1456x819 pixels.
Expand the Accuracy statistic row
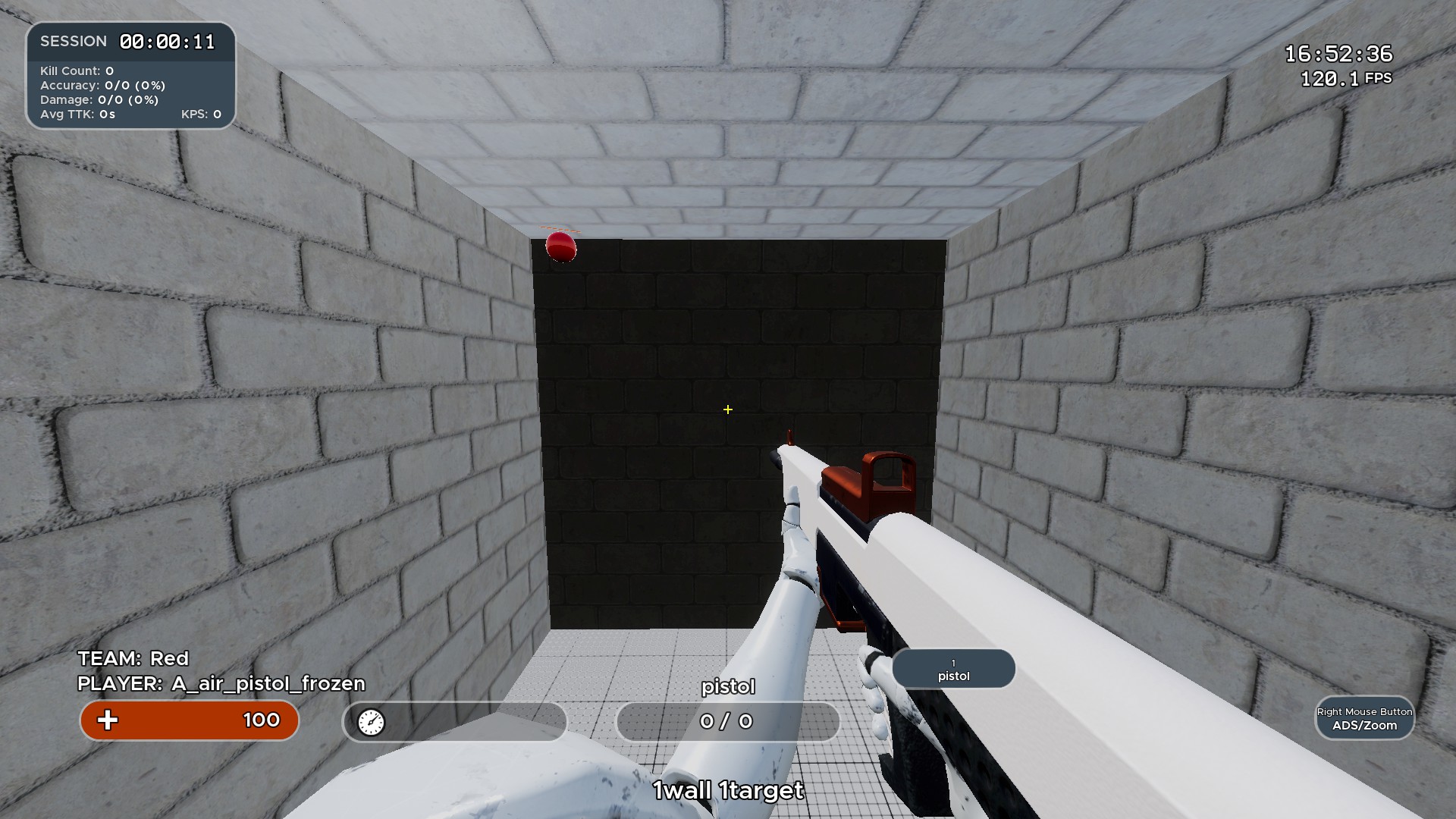(102, 85)
